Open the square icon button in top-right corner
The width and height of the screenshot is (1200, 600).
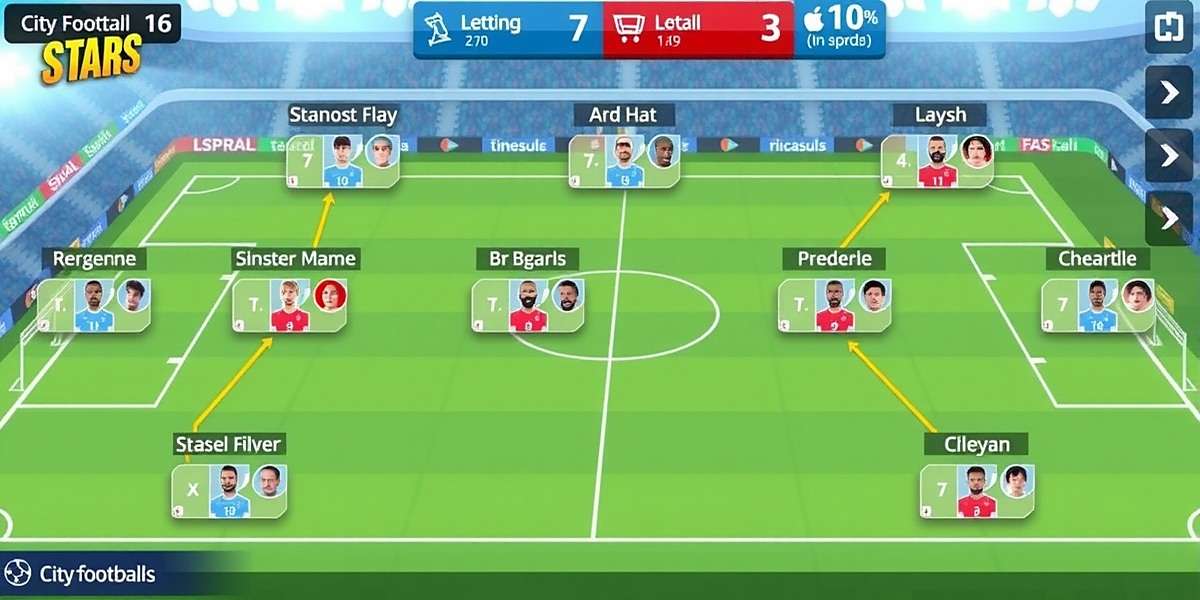pyautogui.click(x=1168, y=27)
